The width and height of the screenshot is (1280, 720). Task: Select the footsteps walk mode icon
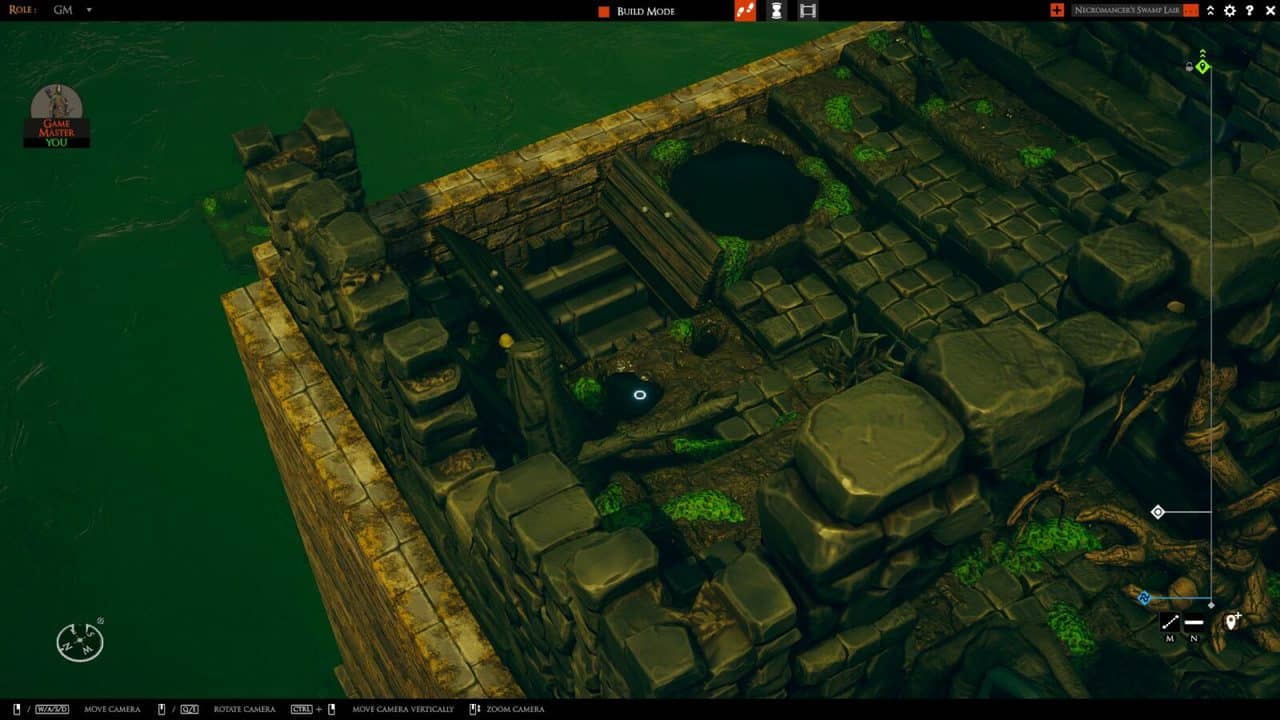click(x=744, y=11)
